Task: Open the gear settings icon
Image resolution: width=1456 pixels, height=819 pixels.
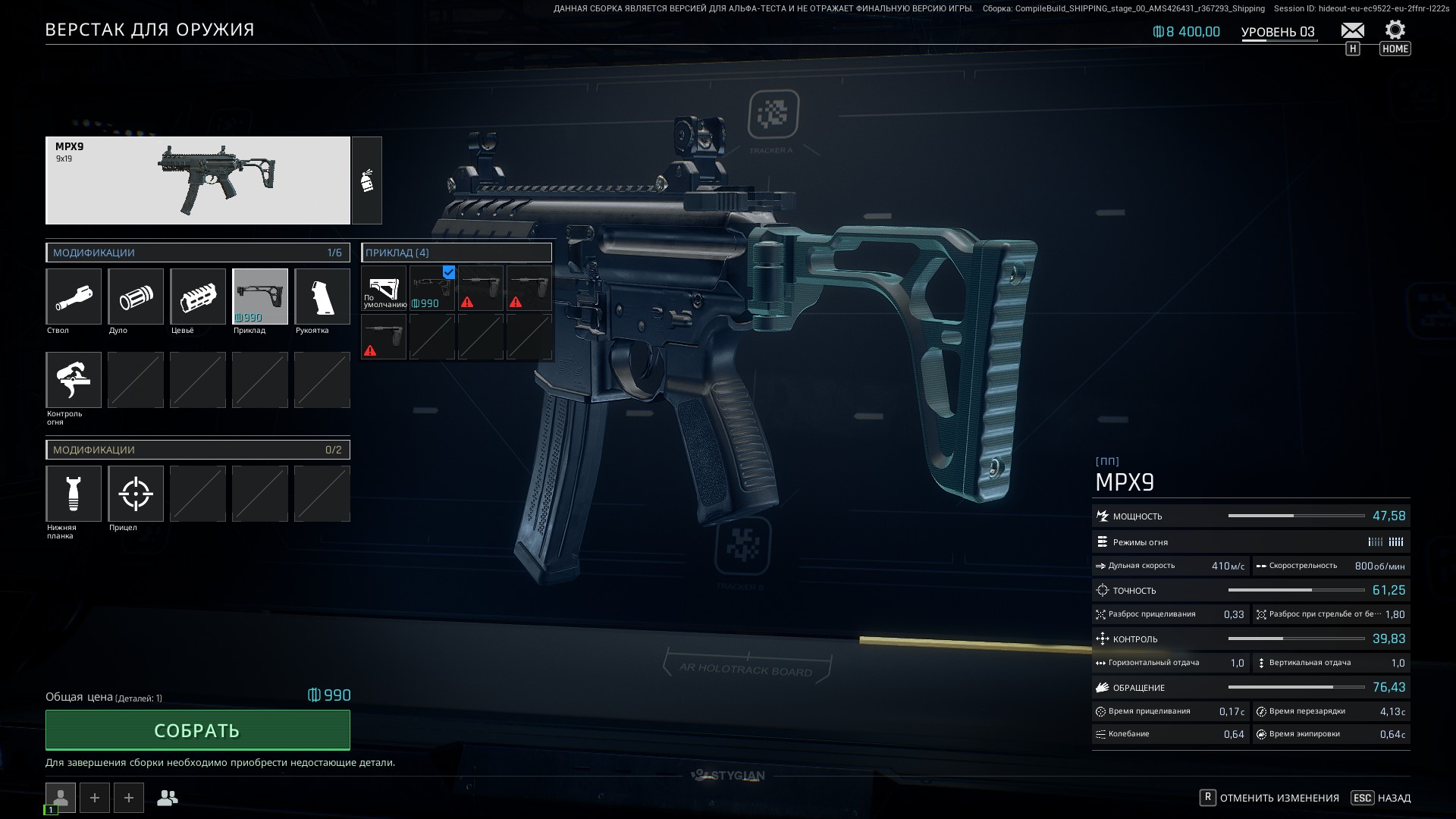Action: coord(1395,30)
